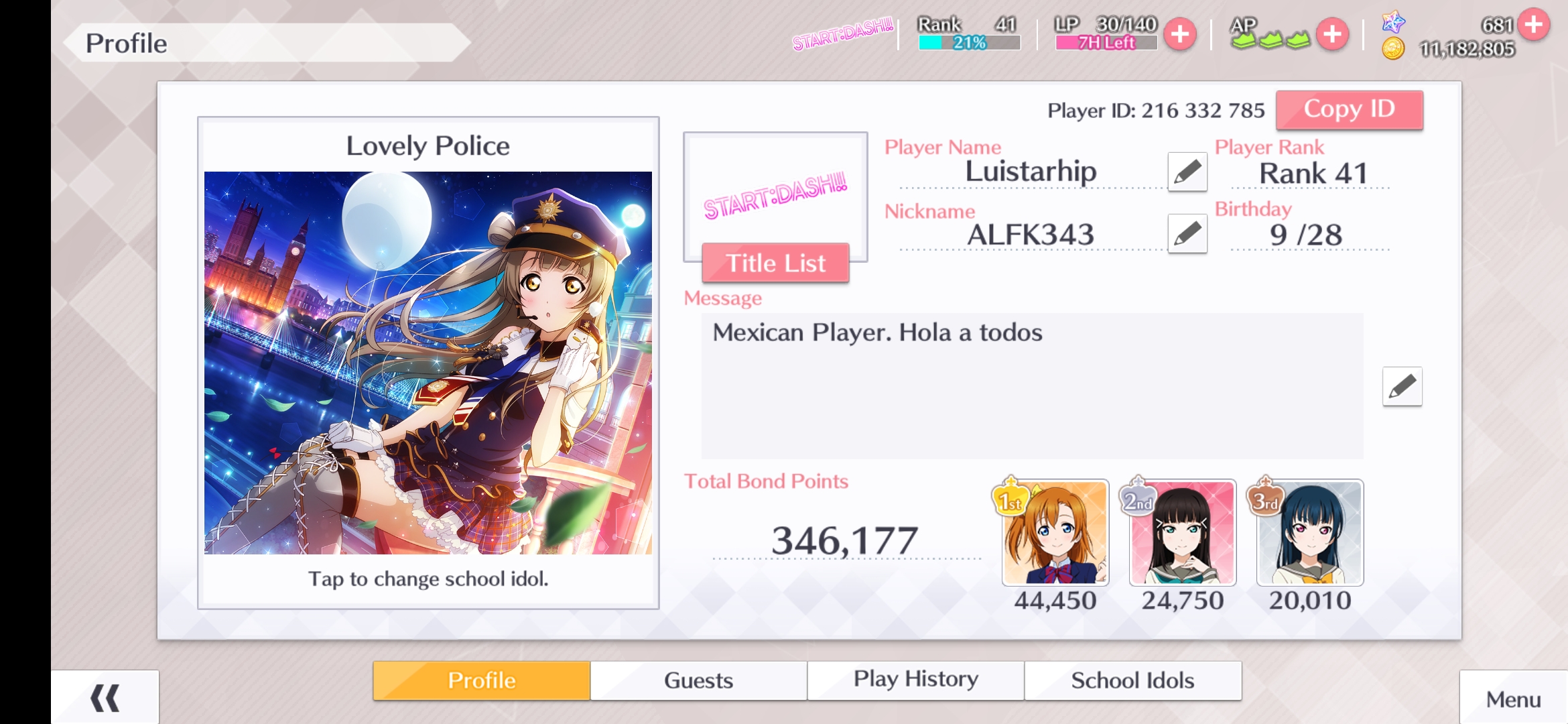The image size is (1568, 724).
Task: Open the Menu button
Action: coord(1513,699)
